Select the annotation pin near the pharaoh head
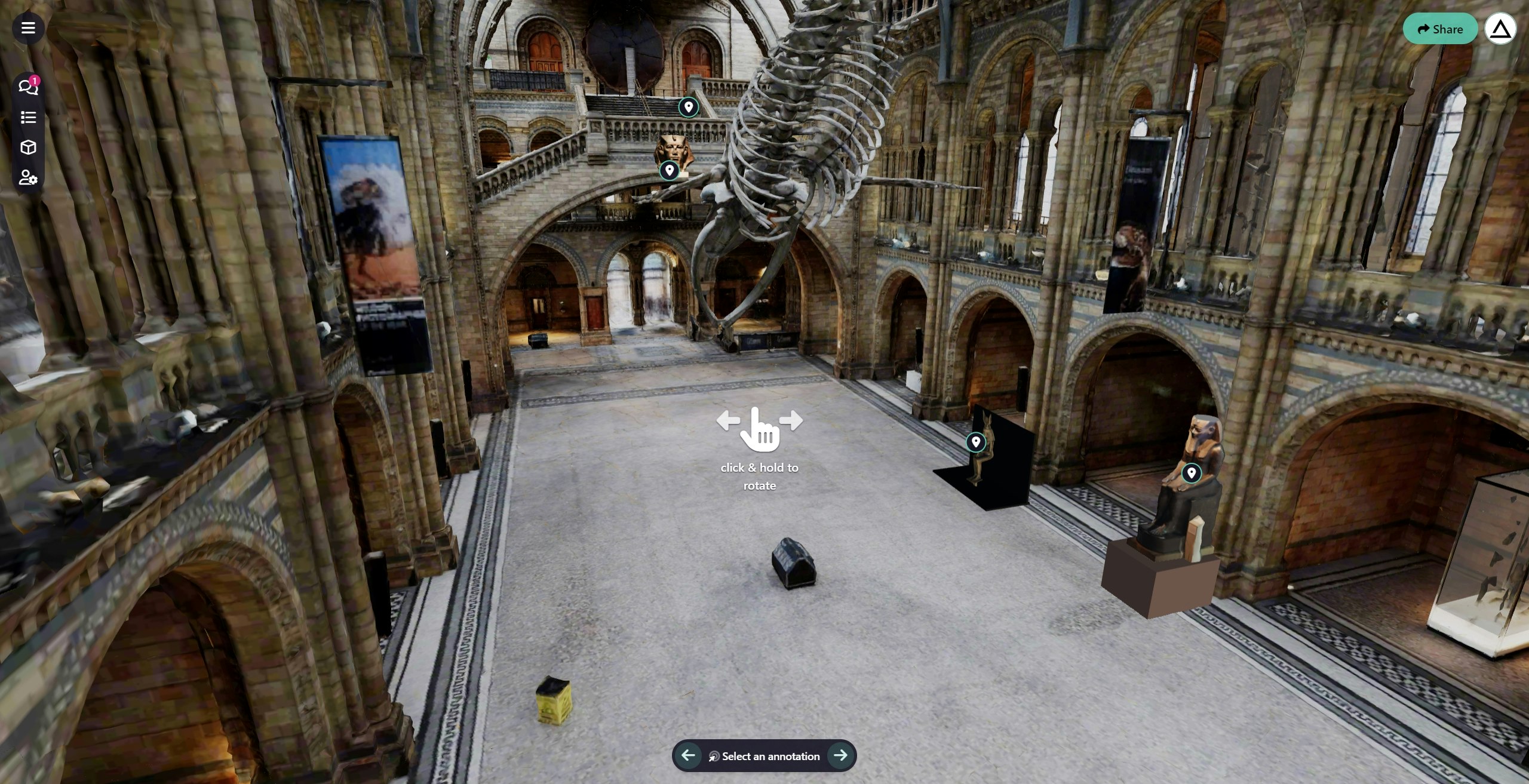This screenshot has height=784, width=1529. tap(669, 170)
